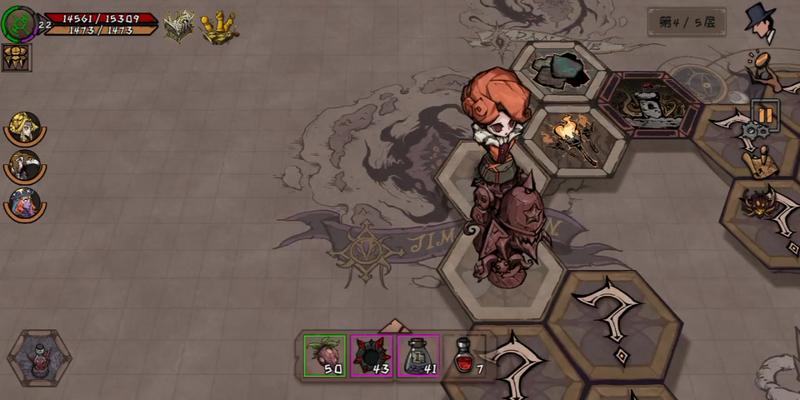Use the berry item with 50 count
The image size is (800, 400).
(x=325, y=355)
